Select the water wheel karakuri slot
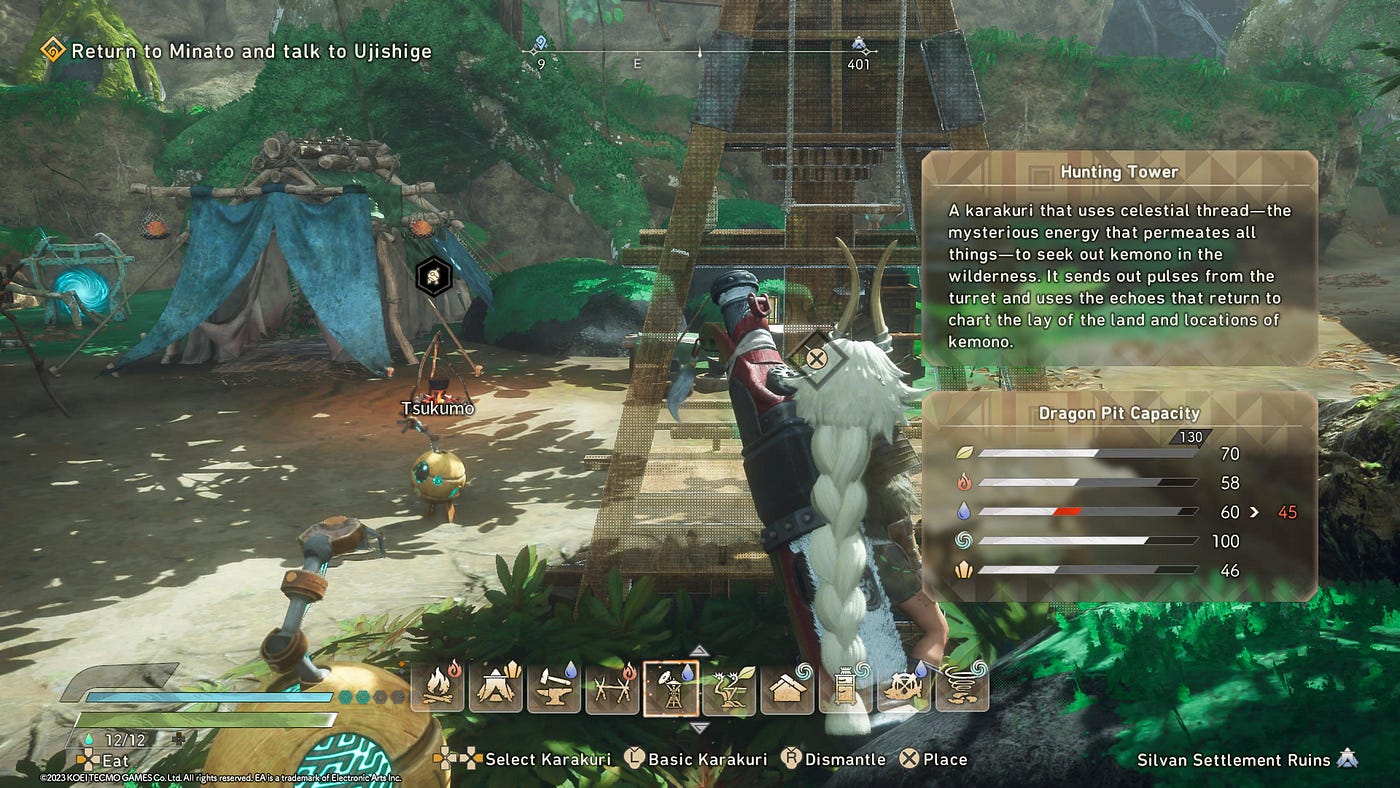 pos(904,688)
